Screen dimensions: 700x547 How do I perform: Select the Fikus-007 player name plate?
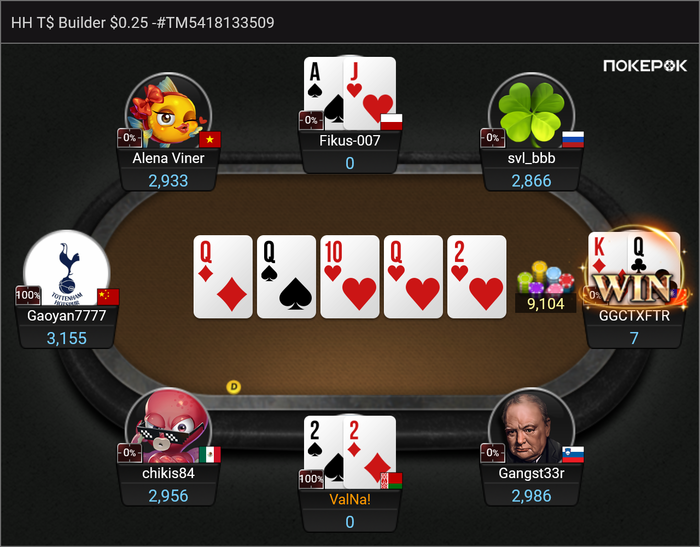coord(349,141)
